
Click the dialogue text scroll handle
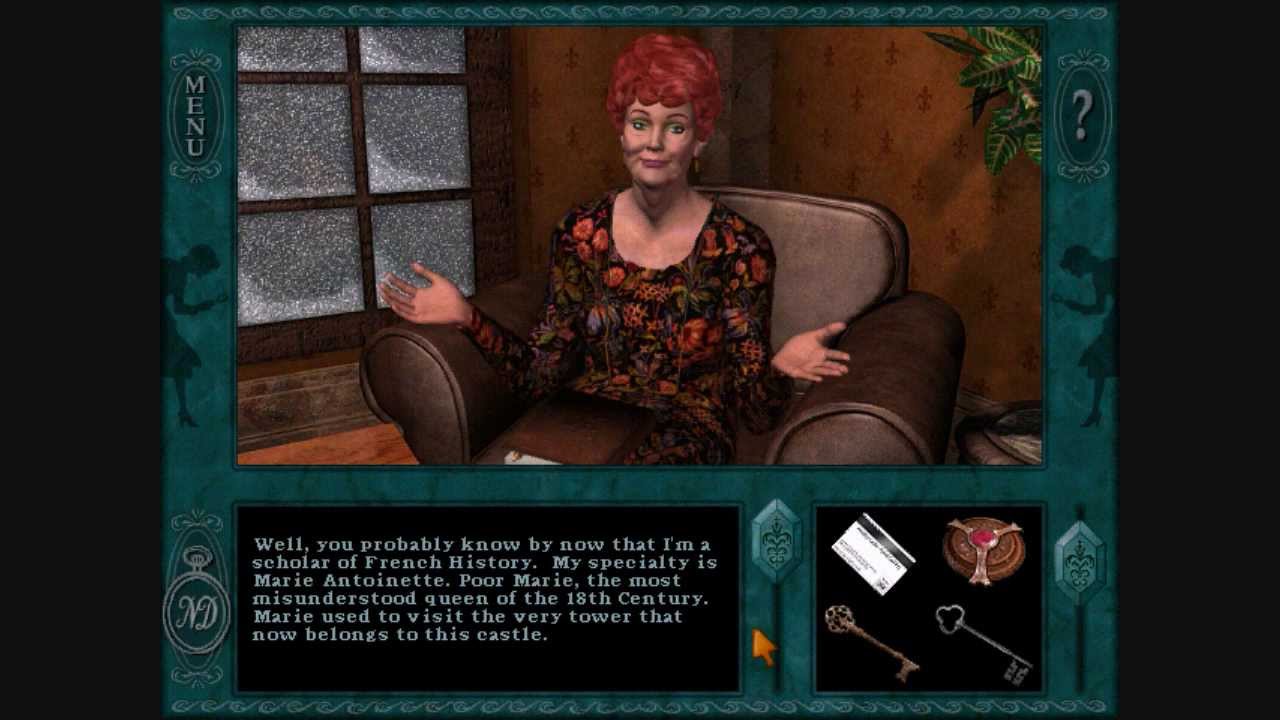click(776, 540)
